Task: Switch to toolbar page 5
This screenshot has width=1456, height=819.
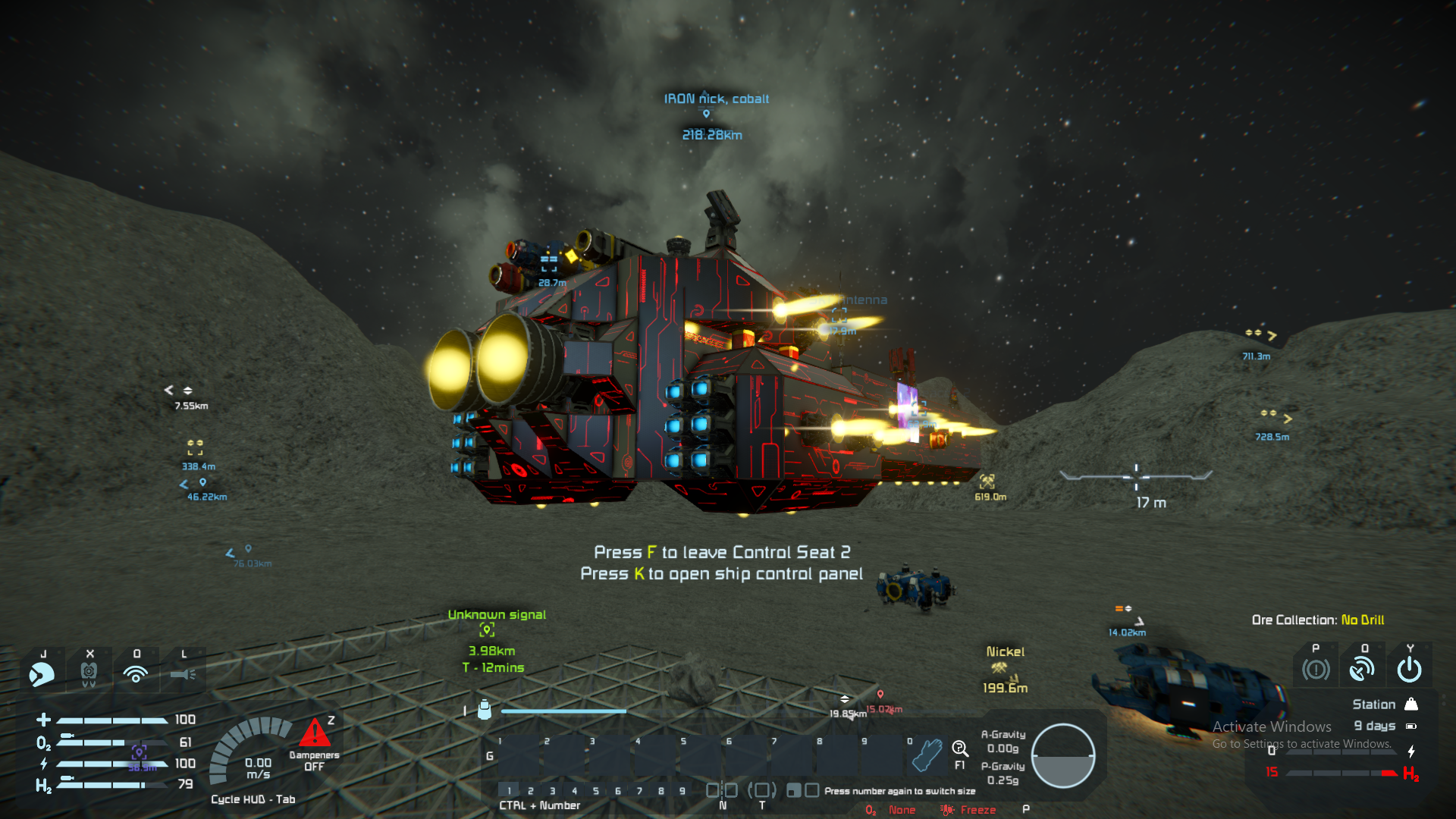Action: click(596, 791)
